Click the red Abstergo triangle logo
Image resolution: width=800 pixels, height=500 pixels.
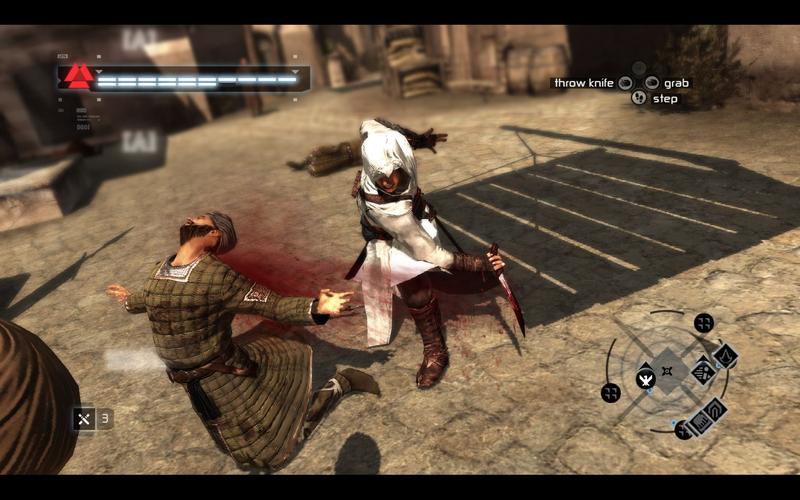[76, 76]
